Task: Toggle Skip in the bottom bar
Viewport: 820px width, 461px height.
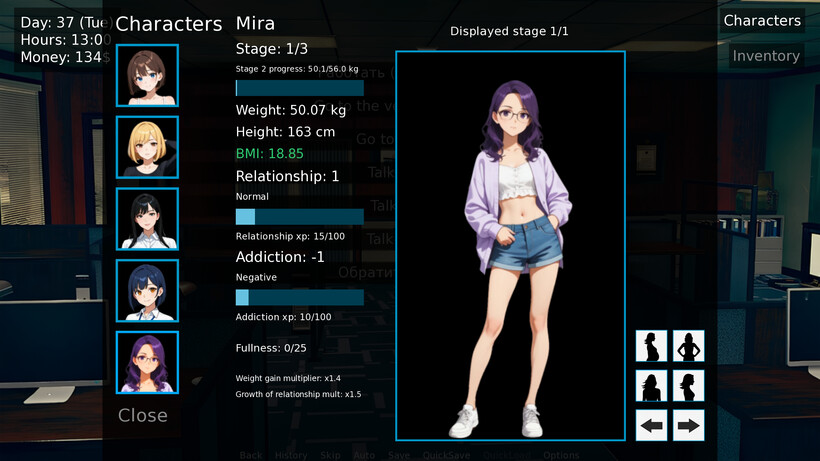Action: click(x=330, y=455)
